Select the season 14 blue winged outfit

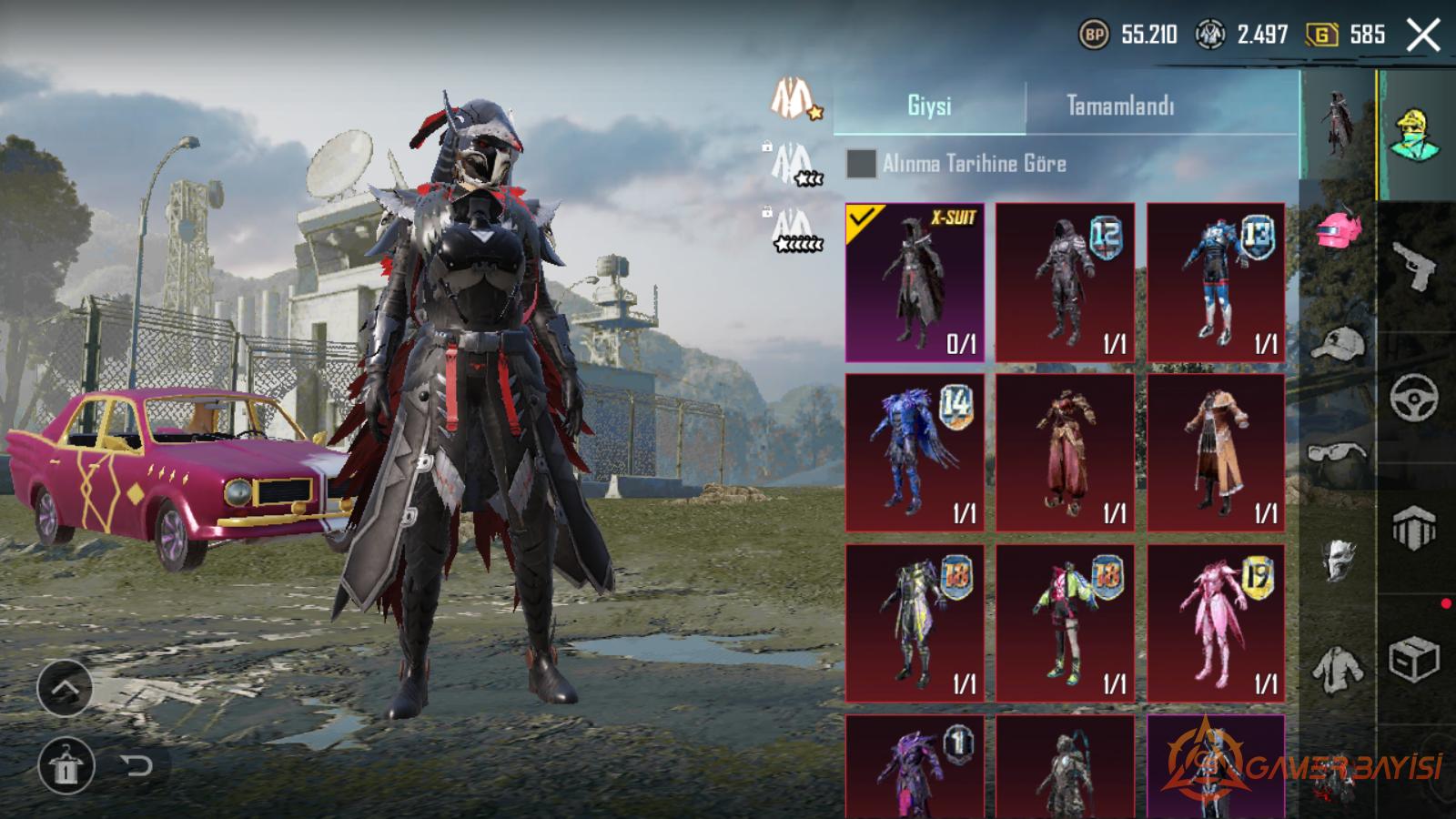(915, 452)
